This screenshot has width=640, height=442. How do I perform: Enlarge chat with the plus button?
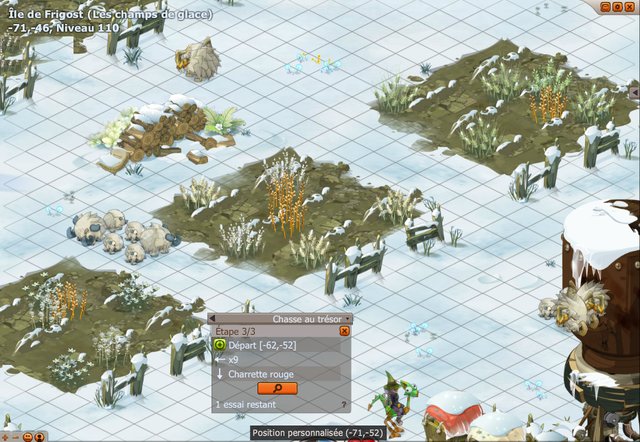tap(5, 436)
